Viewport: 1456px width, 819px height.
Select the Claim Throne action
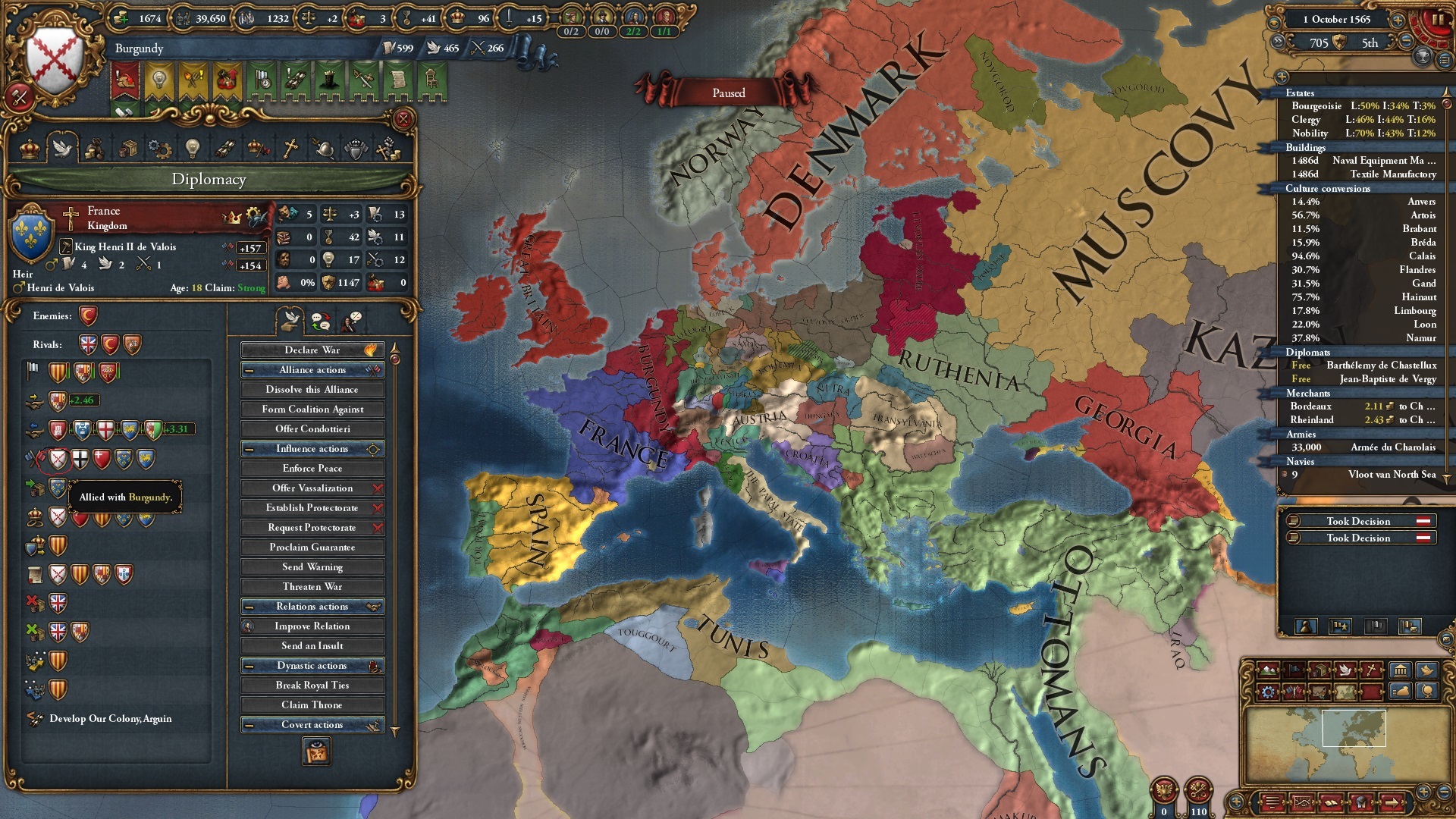[x=312, y=705]
